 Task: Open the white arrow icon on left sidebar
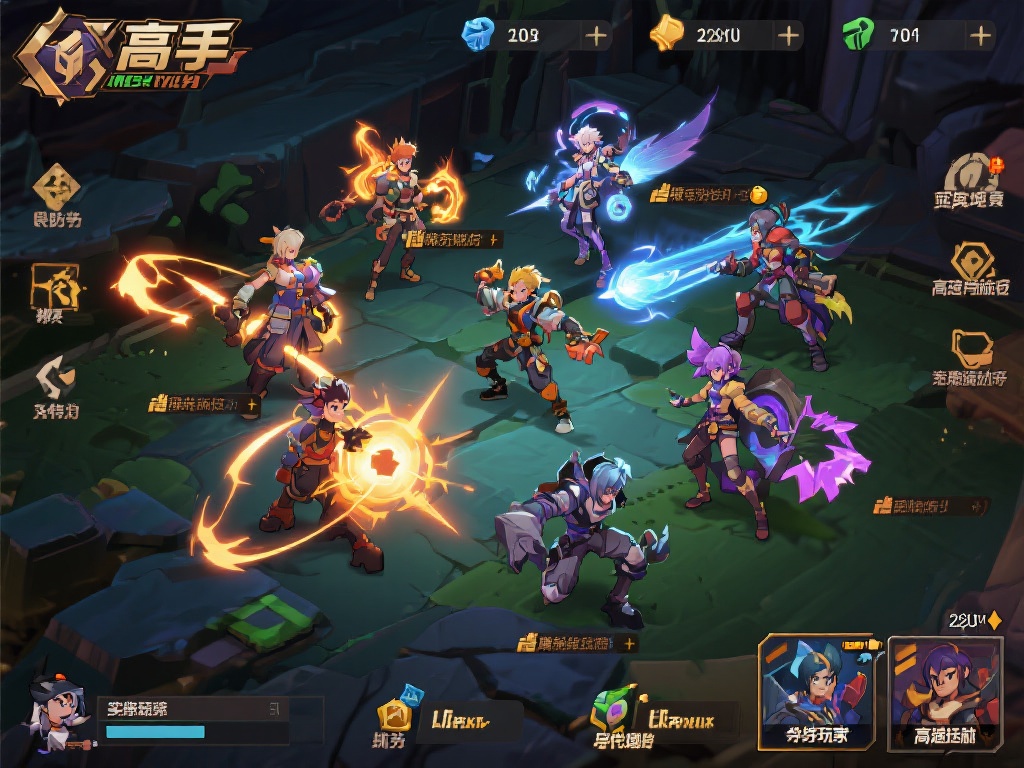point(55,379)
